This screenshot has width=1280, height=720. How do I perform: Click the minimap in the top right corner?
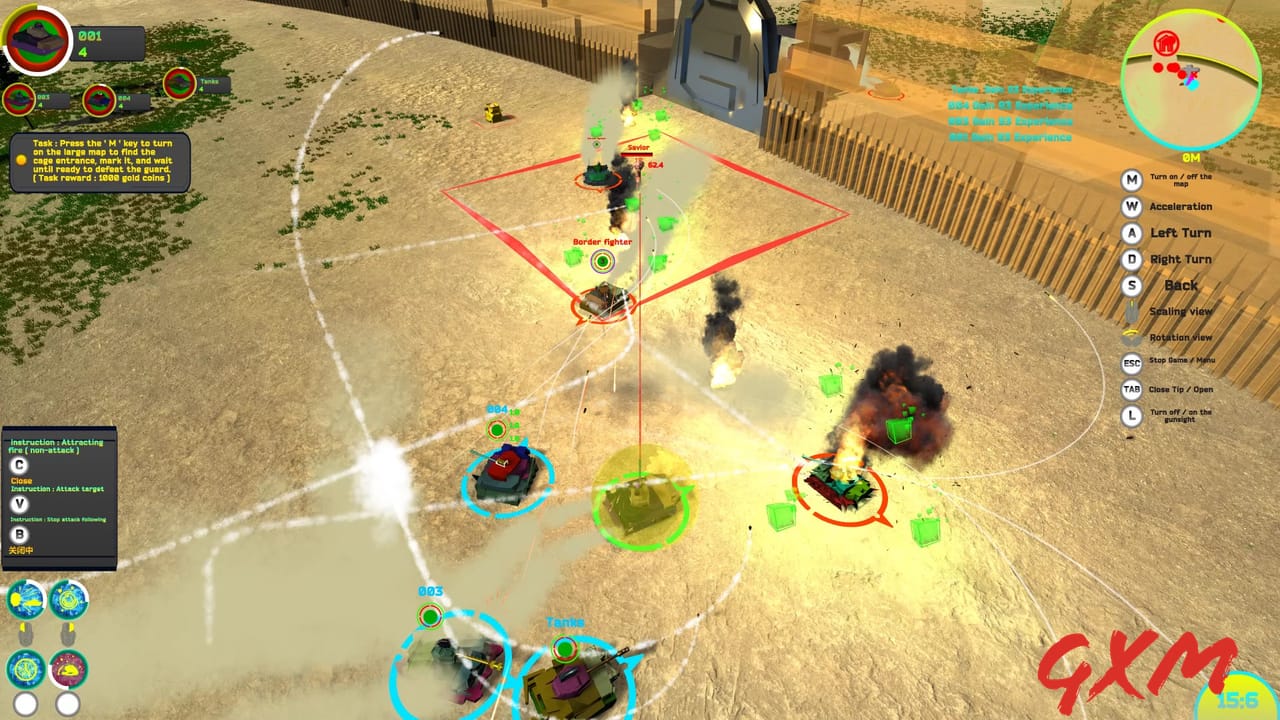[1190, 75]
